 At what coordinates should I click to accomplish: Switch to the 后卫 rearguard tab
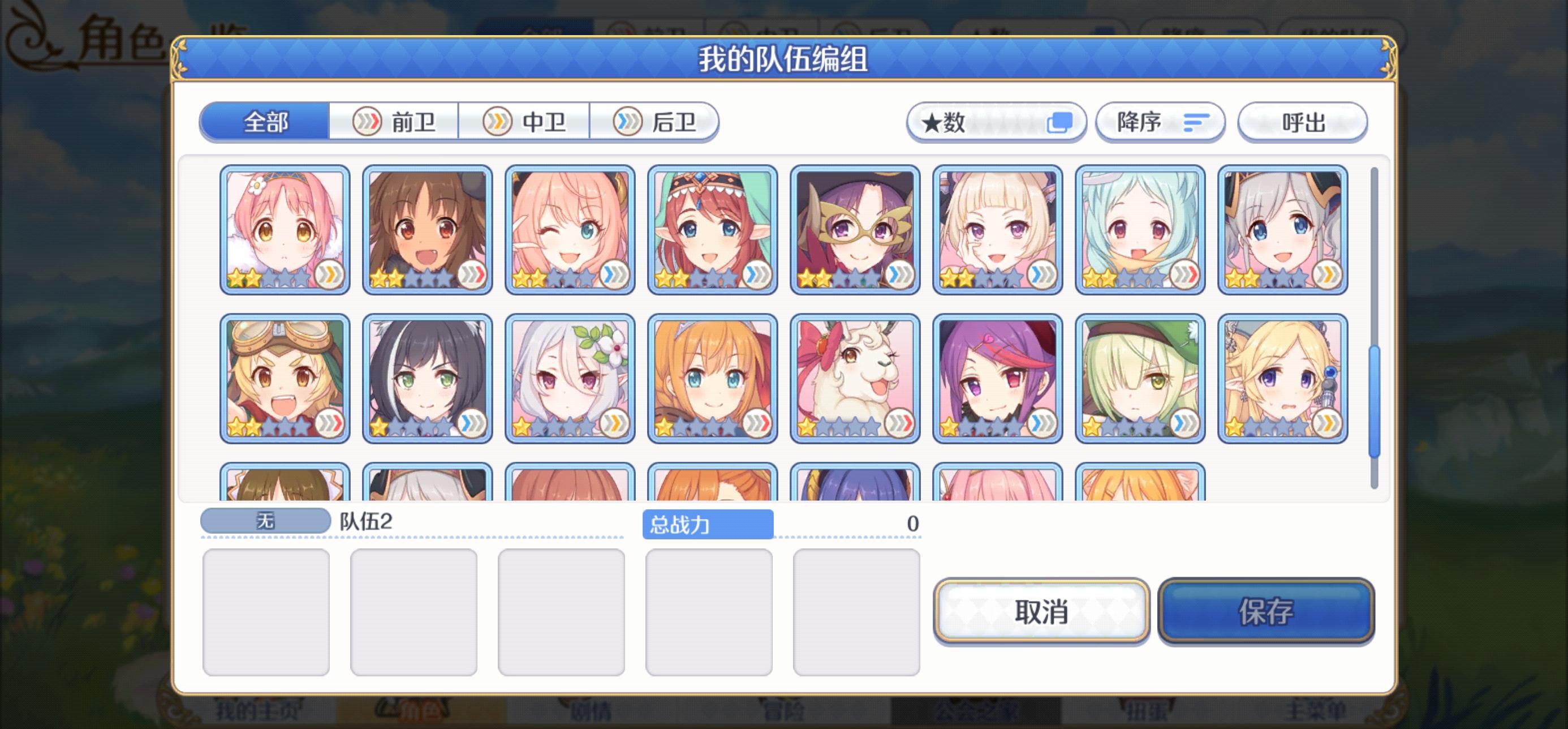pyautogui.click(x=656, y=122)
